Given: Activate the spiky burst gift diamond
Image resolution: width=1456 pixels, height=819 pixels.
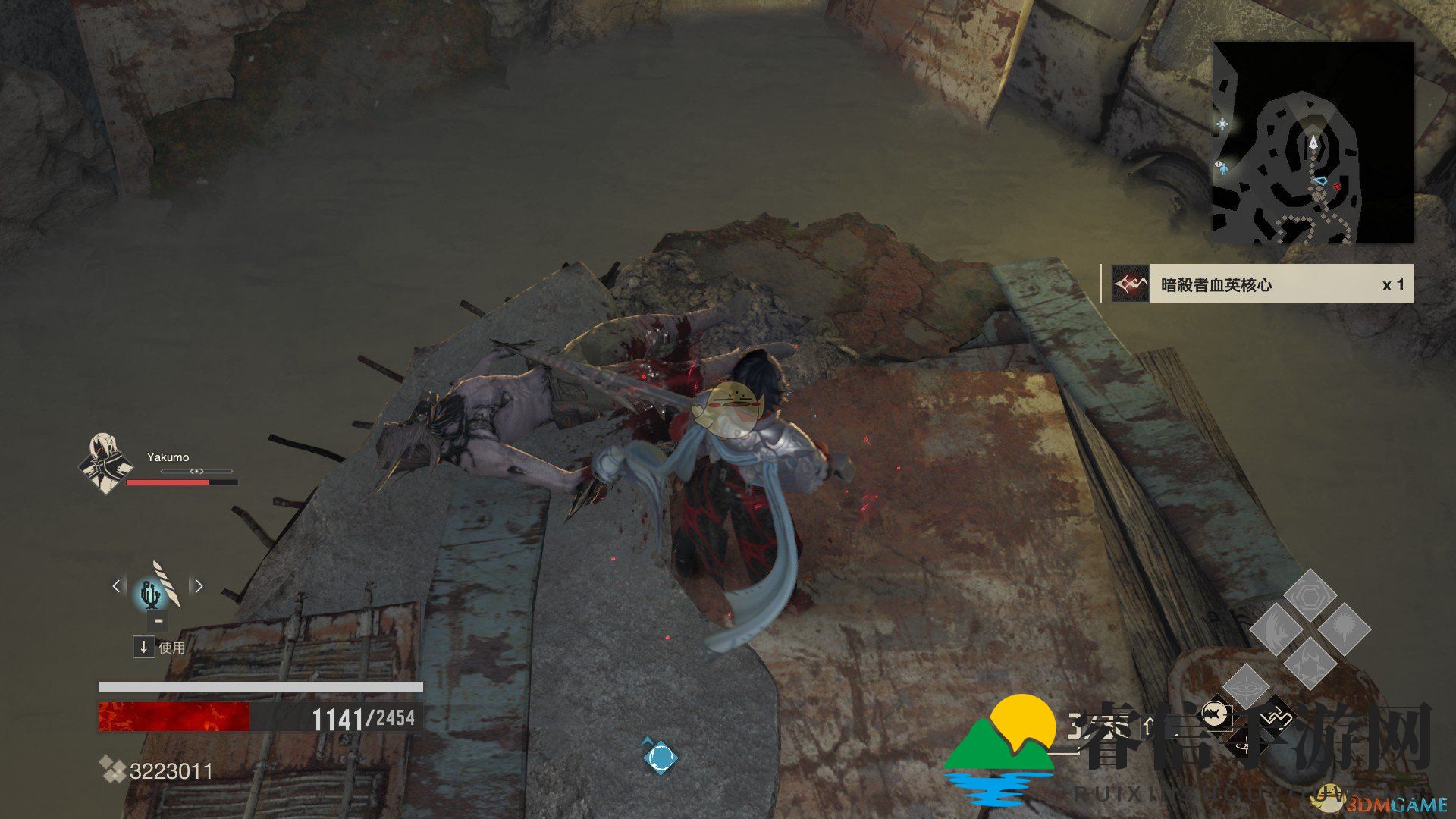Looking at the screenshot, I should [1344, 629].
